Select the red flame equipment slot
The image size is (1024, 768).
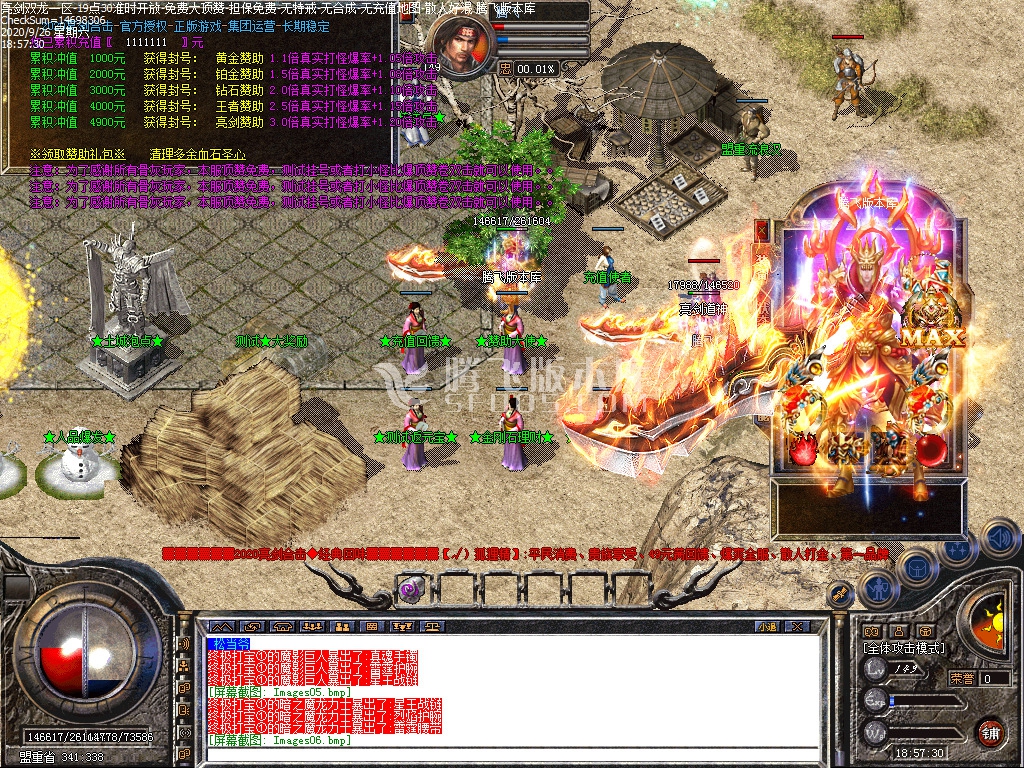point(803,452)
